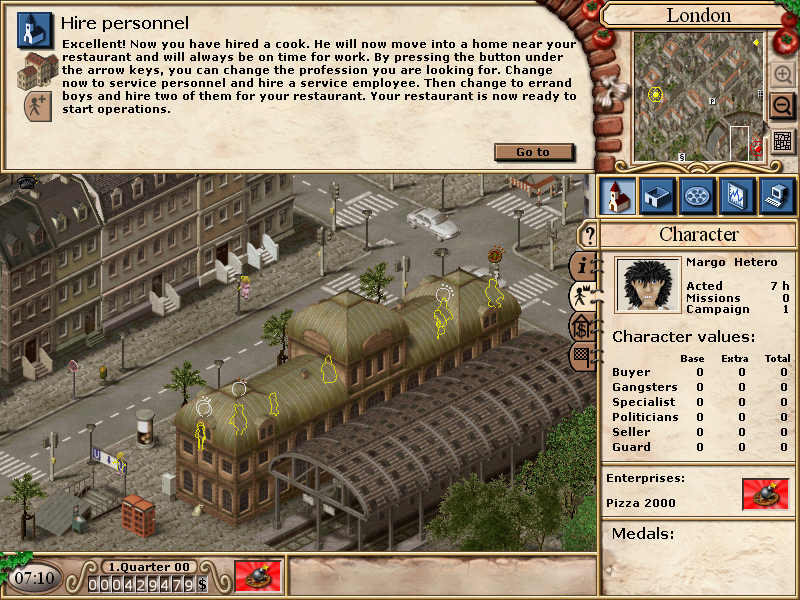Open the question mark help tab

coord(590,235)
